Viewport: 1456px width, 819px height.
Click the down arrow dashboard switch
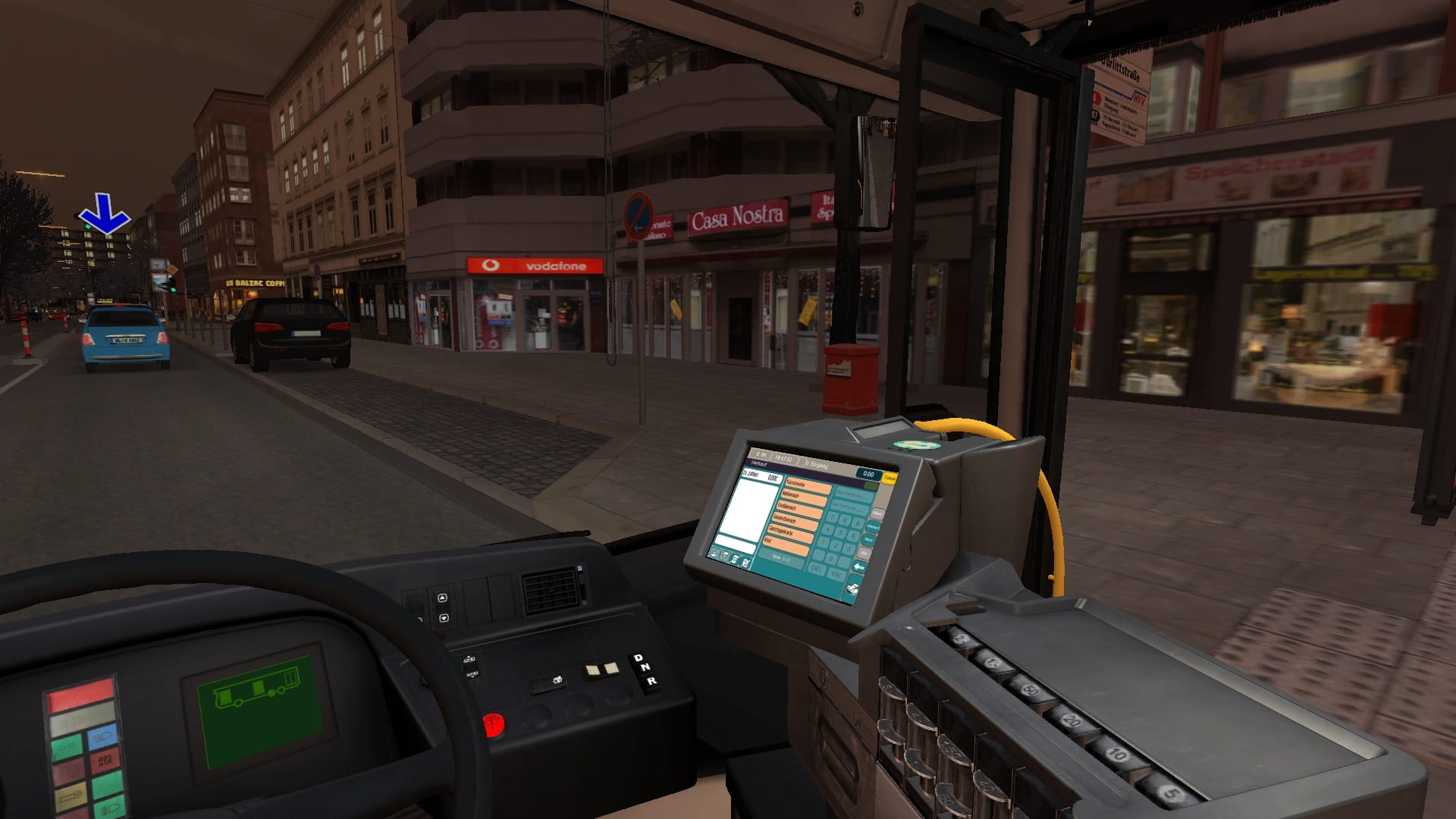click(444, 618)
